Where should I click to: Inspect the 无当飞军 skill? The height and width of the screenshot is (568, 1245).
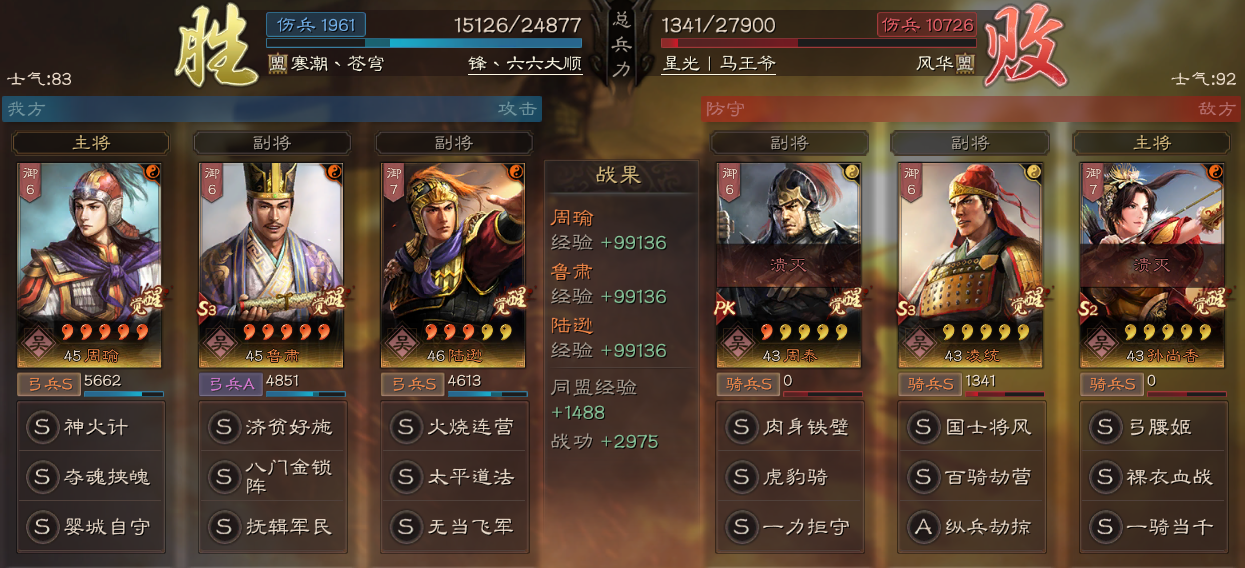(x=454, y=526)
